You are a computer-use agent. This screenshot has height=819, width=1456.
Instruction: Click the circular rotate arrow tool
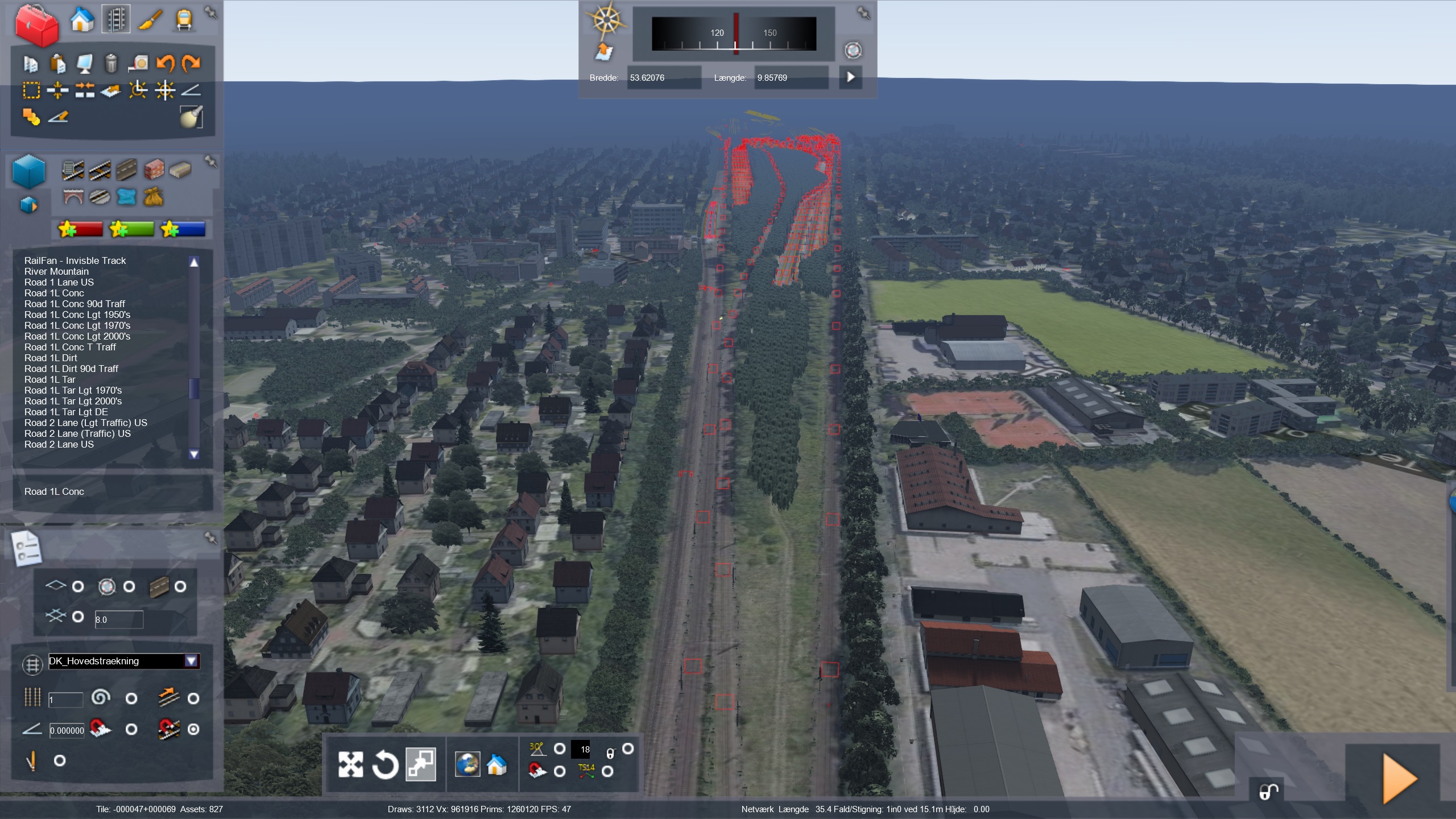[x=385, y=764]
